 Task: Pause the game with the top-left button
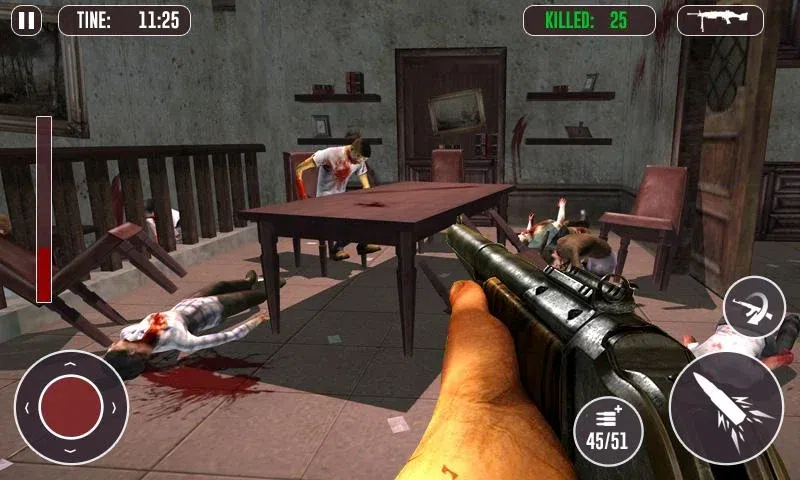(x=27, y=20)
